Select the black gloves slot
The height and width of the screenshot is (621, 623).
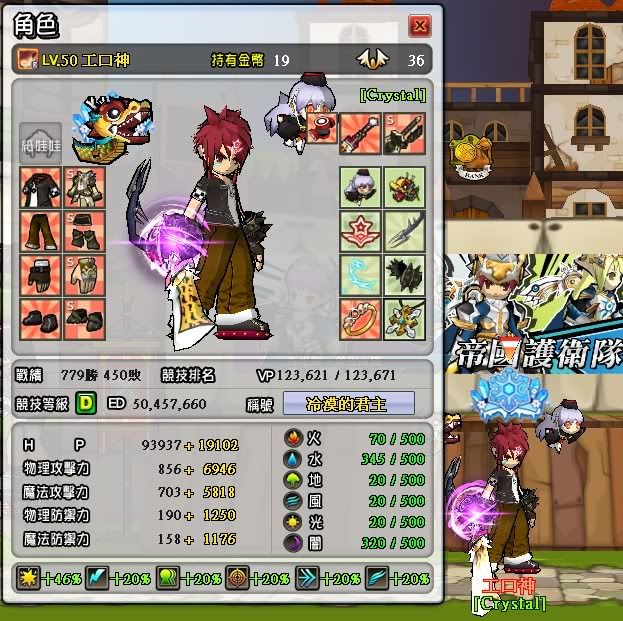(x=41, y=274)
